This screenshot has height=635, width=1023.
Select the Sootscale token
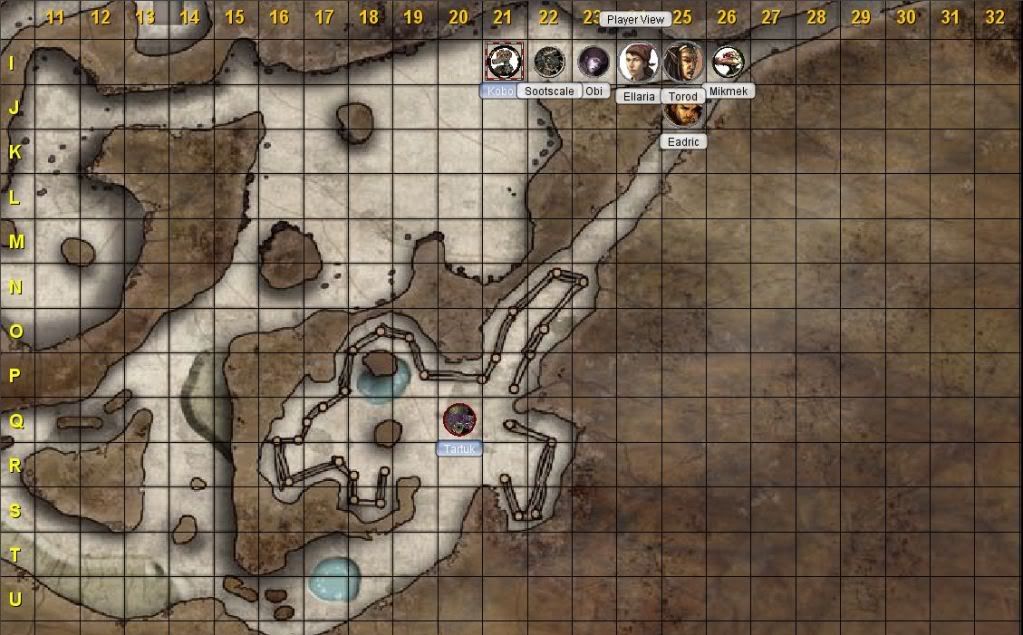click(548, 62)
